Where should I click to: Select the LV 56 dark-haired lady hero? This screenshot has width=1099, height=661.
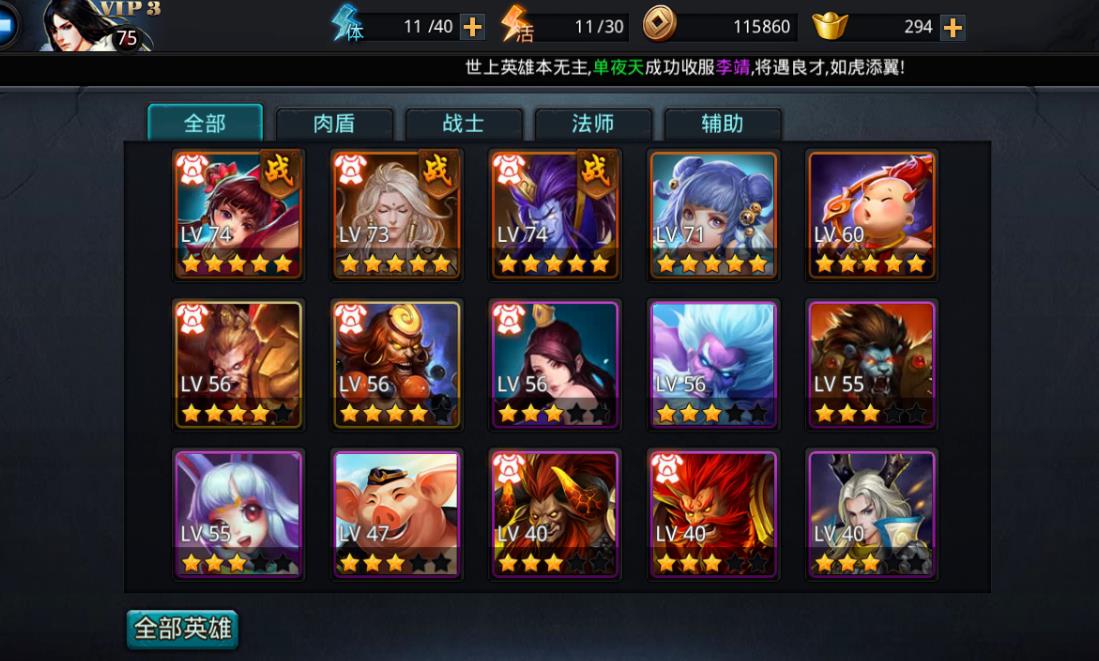[555, 365]
